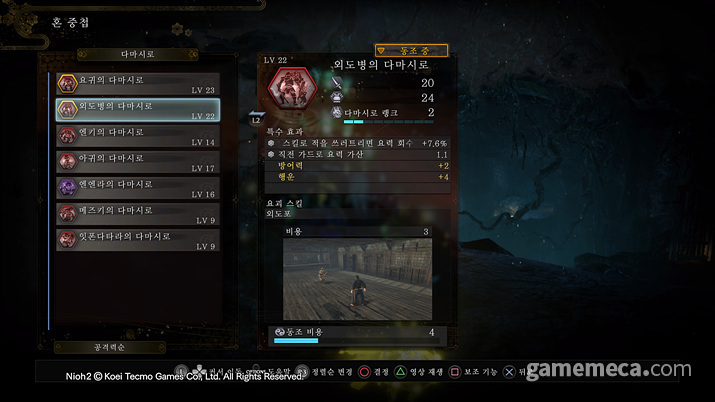Select 요귀의 다마시로 at LV 23
This screenshot has height=402, width=715.
pyautogui.click(x=137, y=83)
